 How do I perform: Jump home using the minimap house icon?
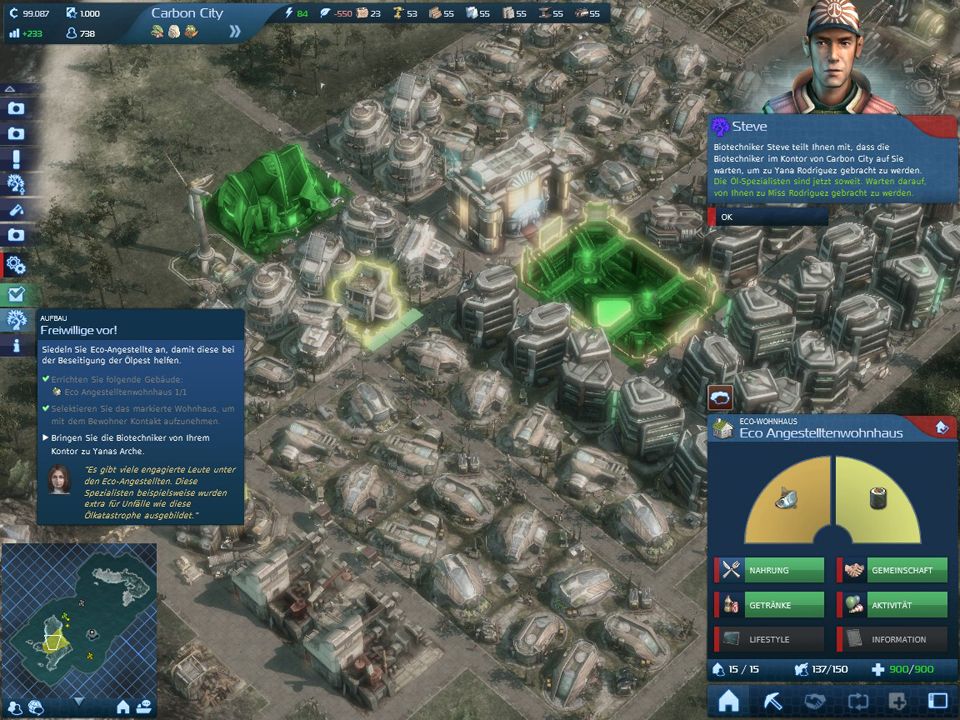(x=124, y=707)
